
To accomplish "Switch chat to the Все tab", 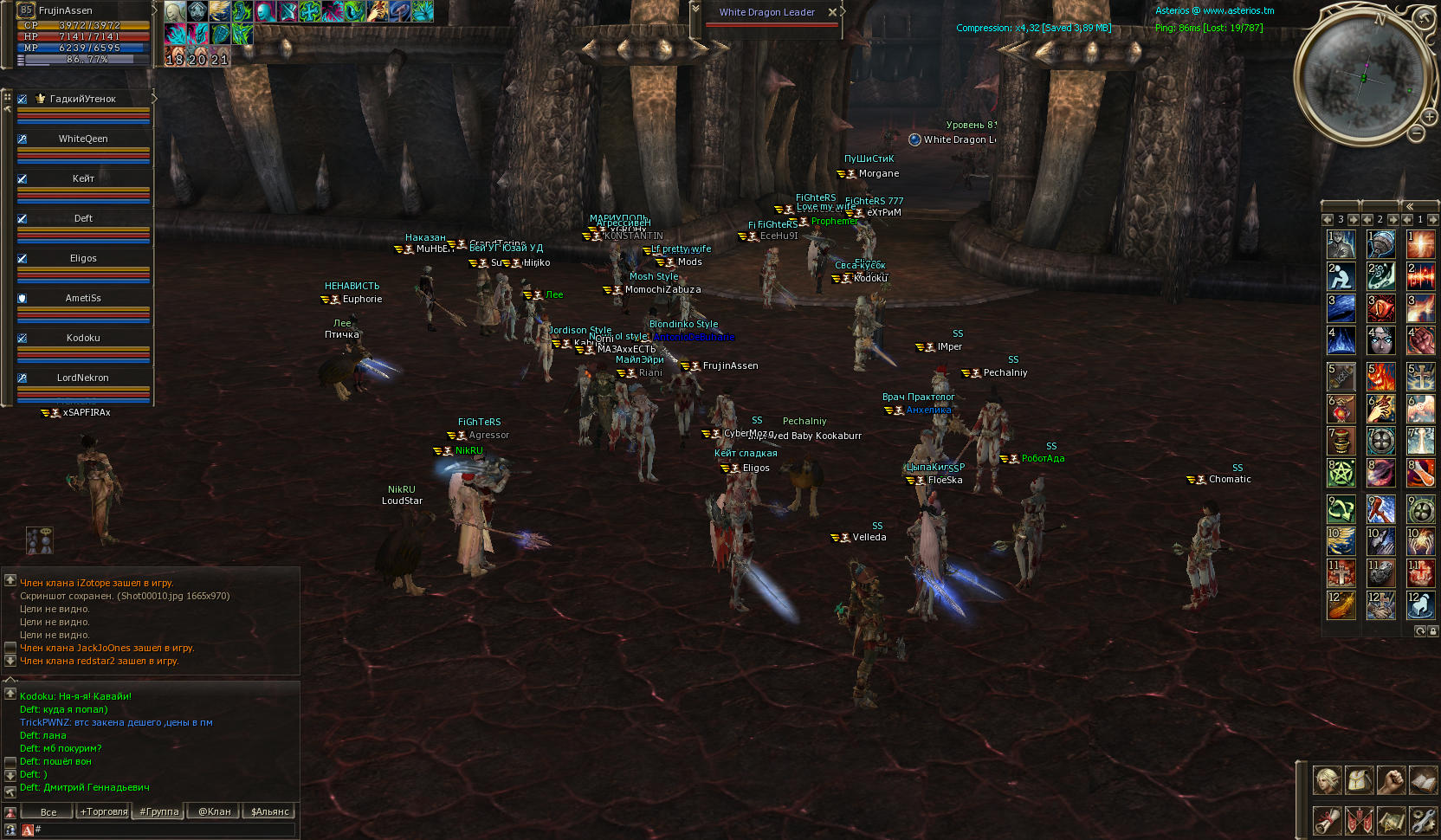I will 48,811.
